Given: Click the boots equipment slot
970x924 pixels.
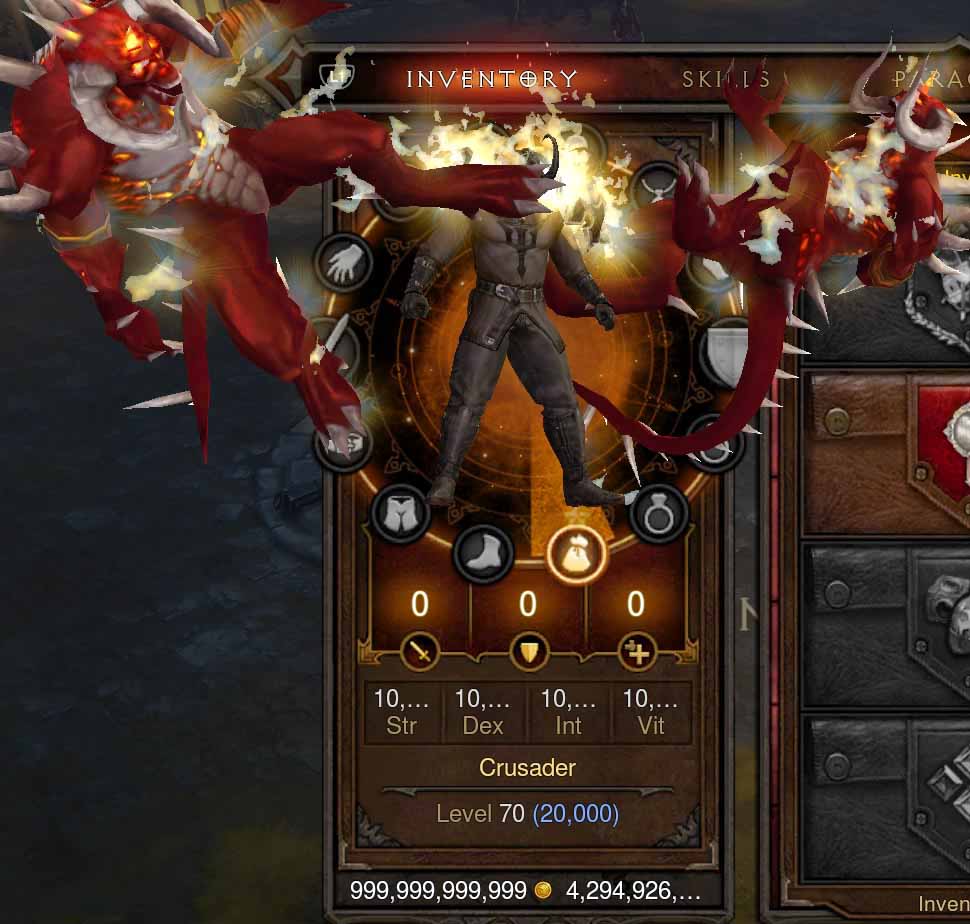Looking at the screenshot, I should pos(484,553).
